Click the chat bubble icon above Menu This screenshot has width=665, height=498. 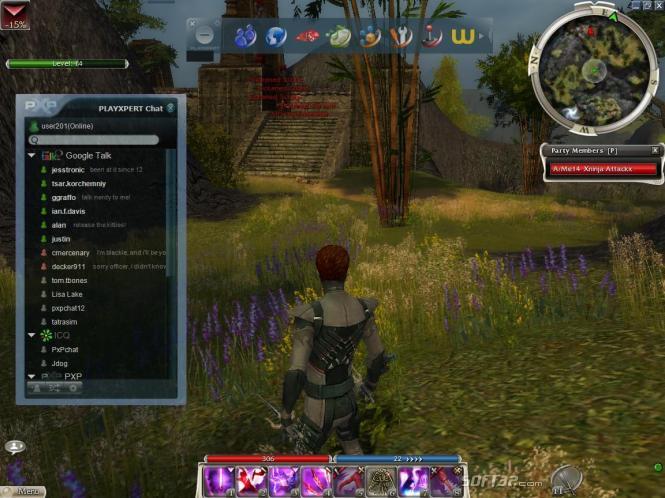coord(15,447)
